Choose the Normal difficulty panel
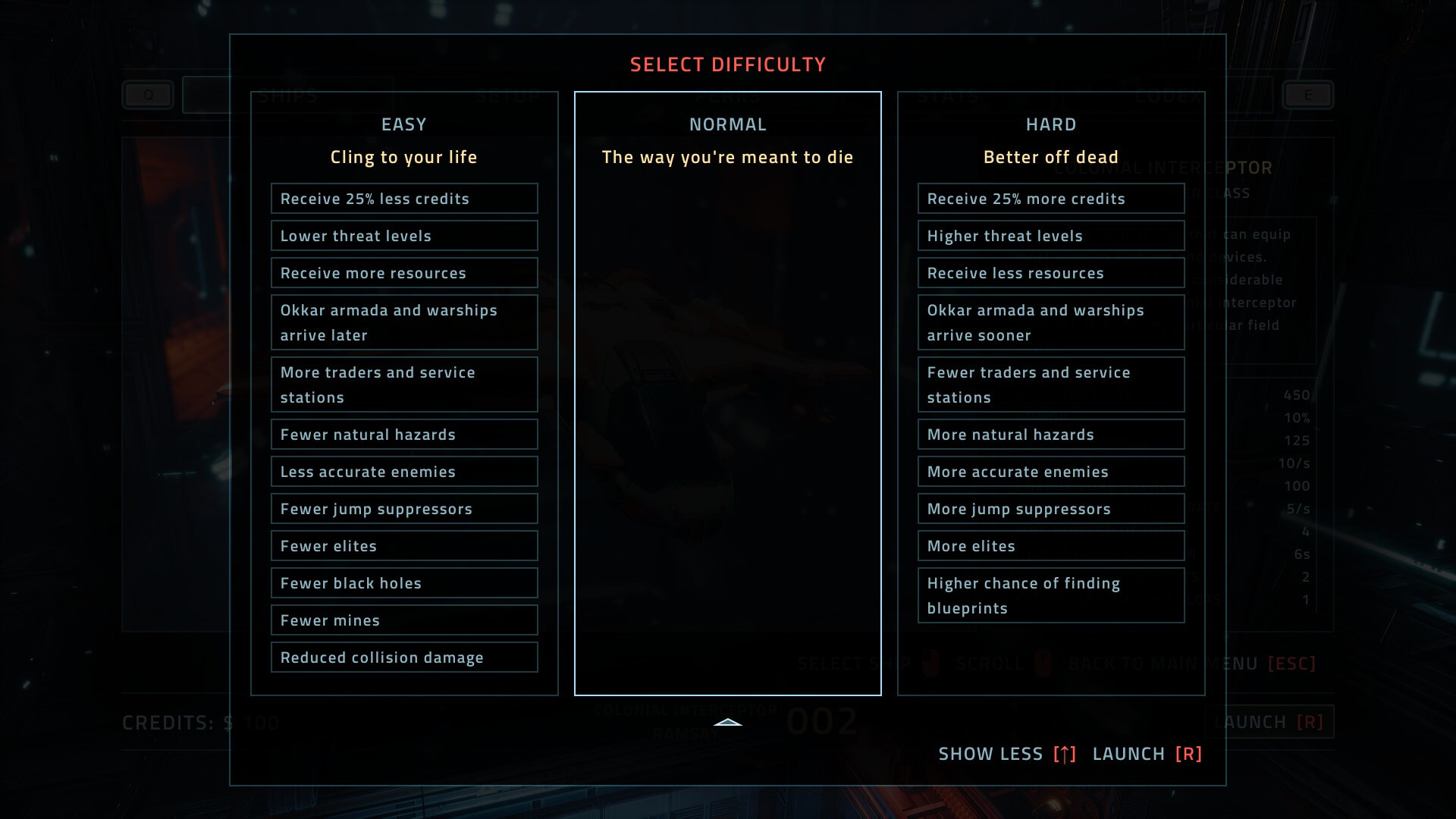The height and width of the screenshot is (819, 1456). click(727, 394)
